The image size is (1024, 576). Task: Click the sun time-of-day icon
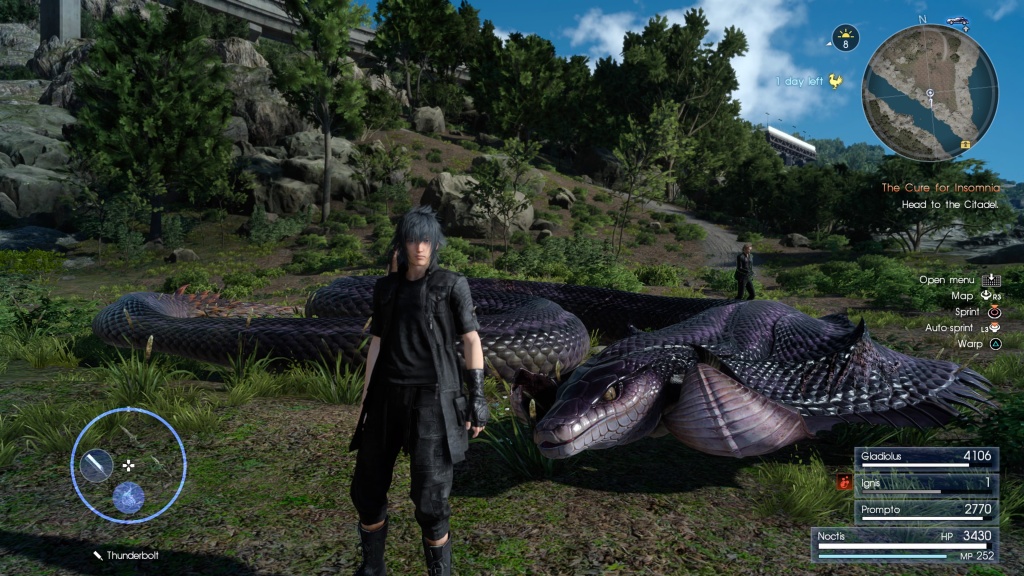click(845, 38)
